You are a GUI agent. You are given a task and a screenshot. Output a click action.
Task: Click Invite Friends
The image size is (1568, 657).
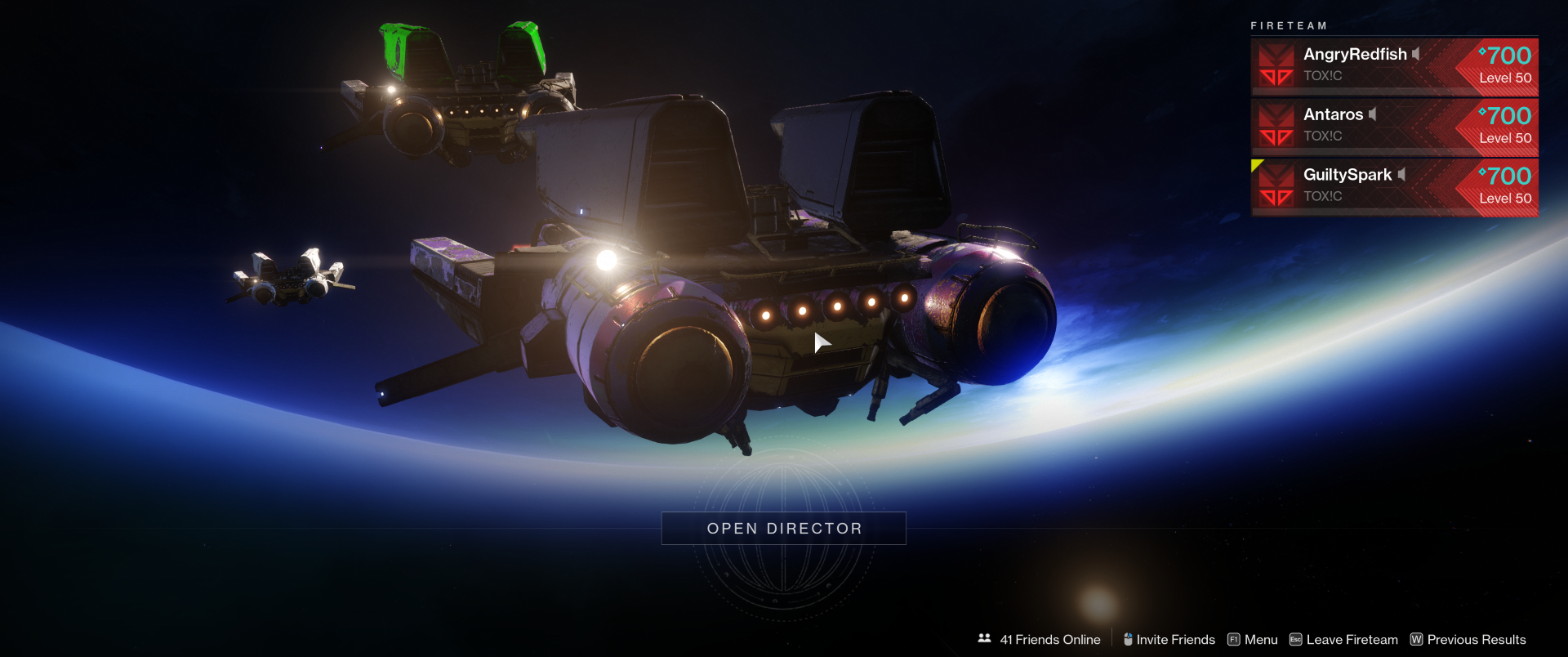(1169, 640)
